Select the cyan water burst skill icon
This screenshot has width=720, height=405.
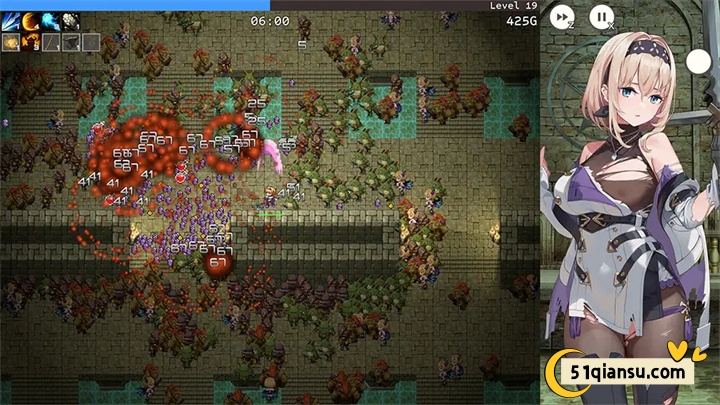[50, 21]
